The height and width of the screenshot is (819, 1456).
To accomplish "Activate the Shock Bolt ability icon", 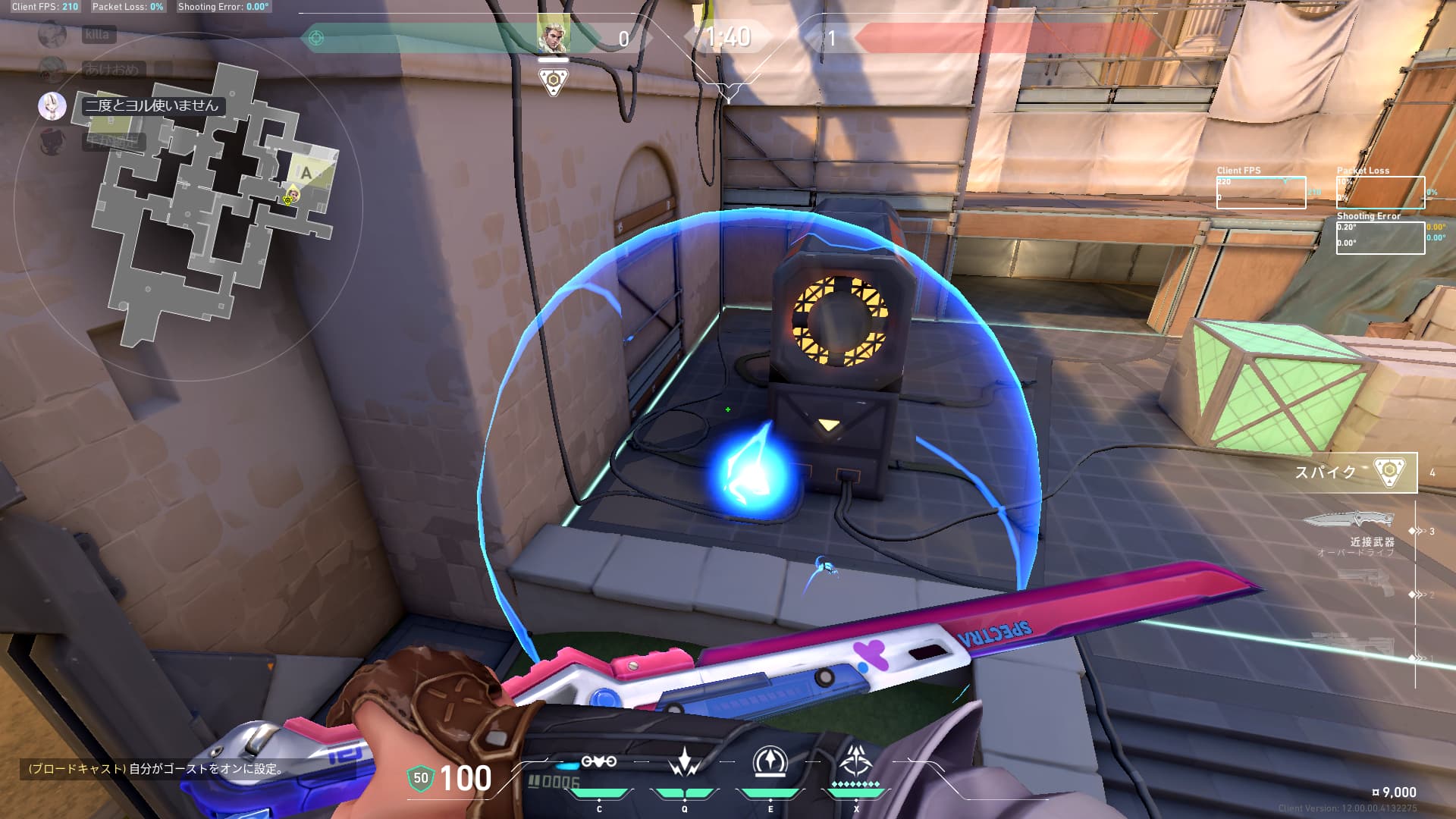I will pyautogui.click(x=684, y=762).
